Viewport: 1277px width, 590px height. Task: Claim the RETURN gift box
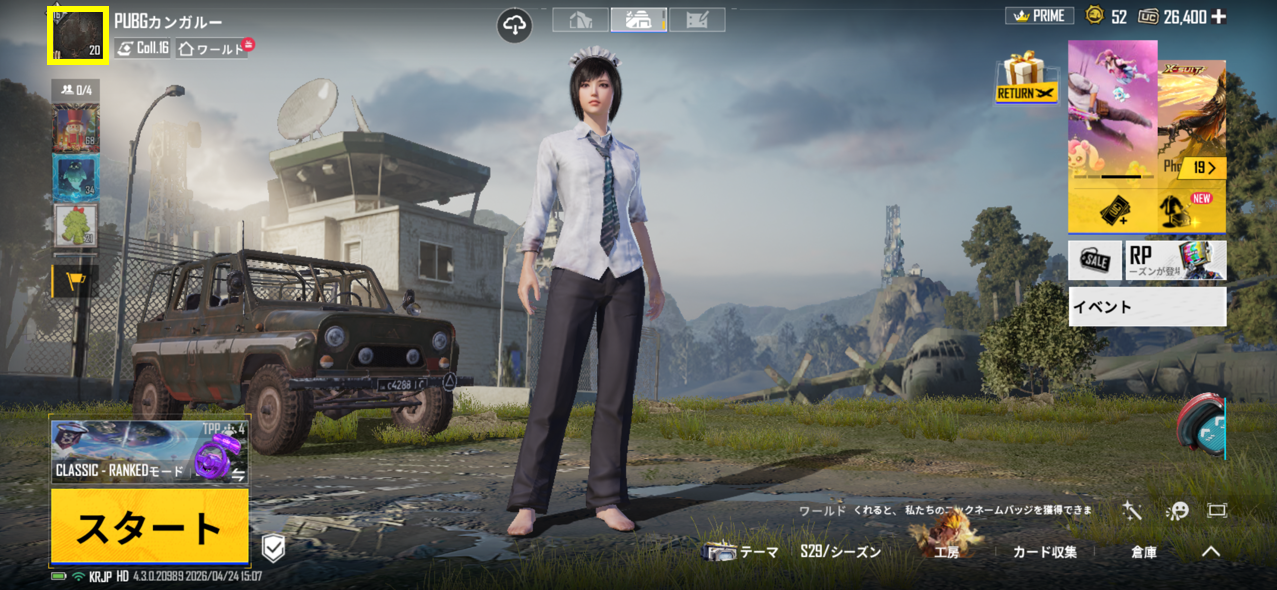click(1026, 79)
